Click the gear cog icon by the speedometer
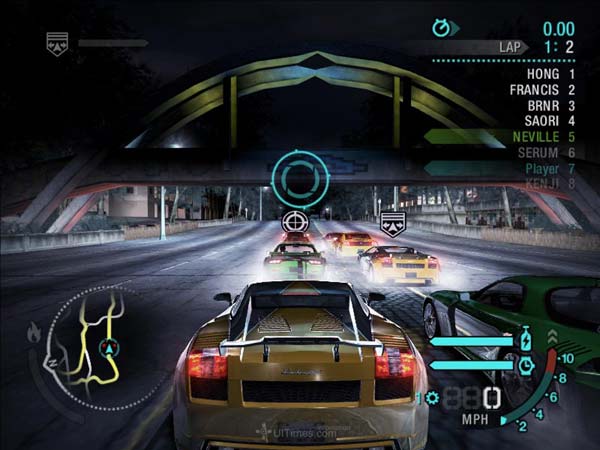 pos(432,398)
